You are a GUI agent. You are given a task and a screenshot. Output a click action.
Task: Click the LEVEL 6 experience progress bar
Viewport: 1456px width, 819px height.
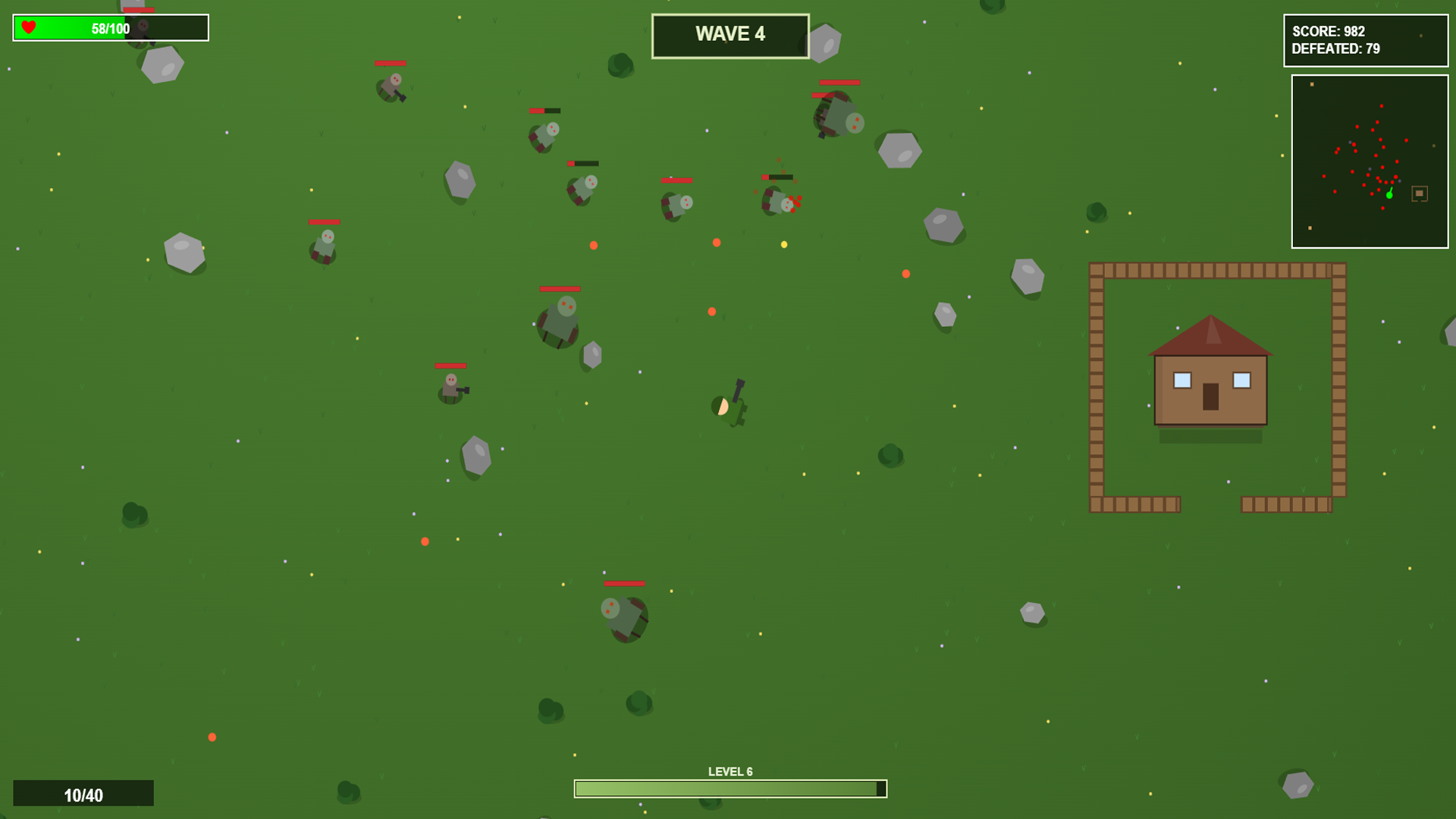tap(730, 788)
